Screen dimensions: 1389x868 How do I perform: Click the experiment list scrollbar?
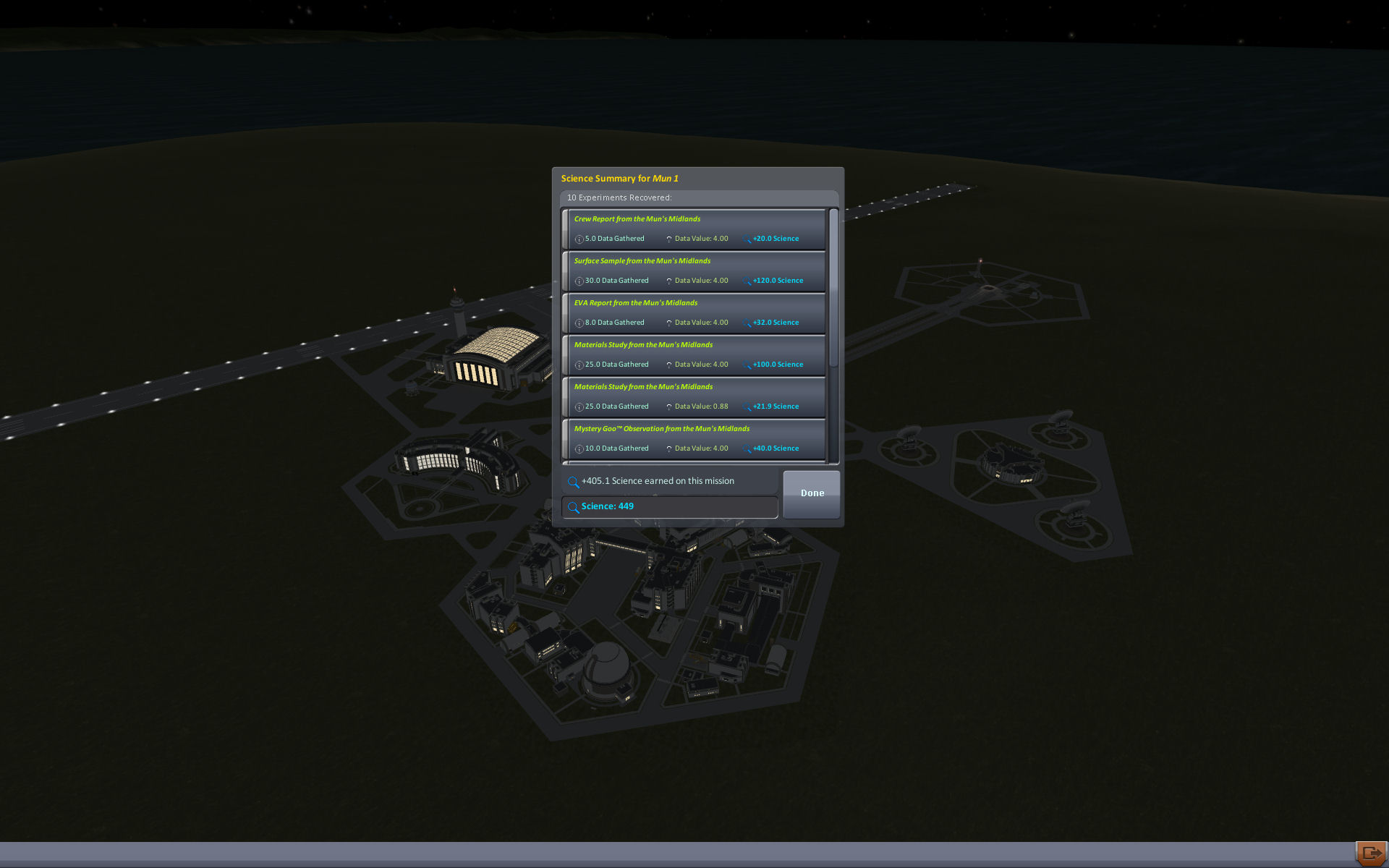click(x=833, y=289)
